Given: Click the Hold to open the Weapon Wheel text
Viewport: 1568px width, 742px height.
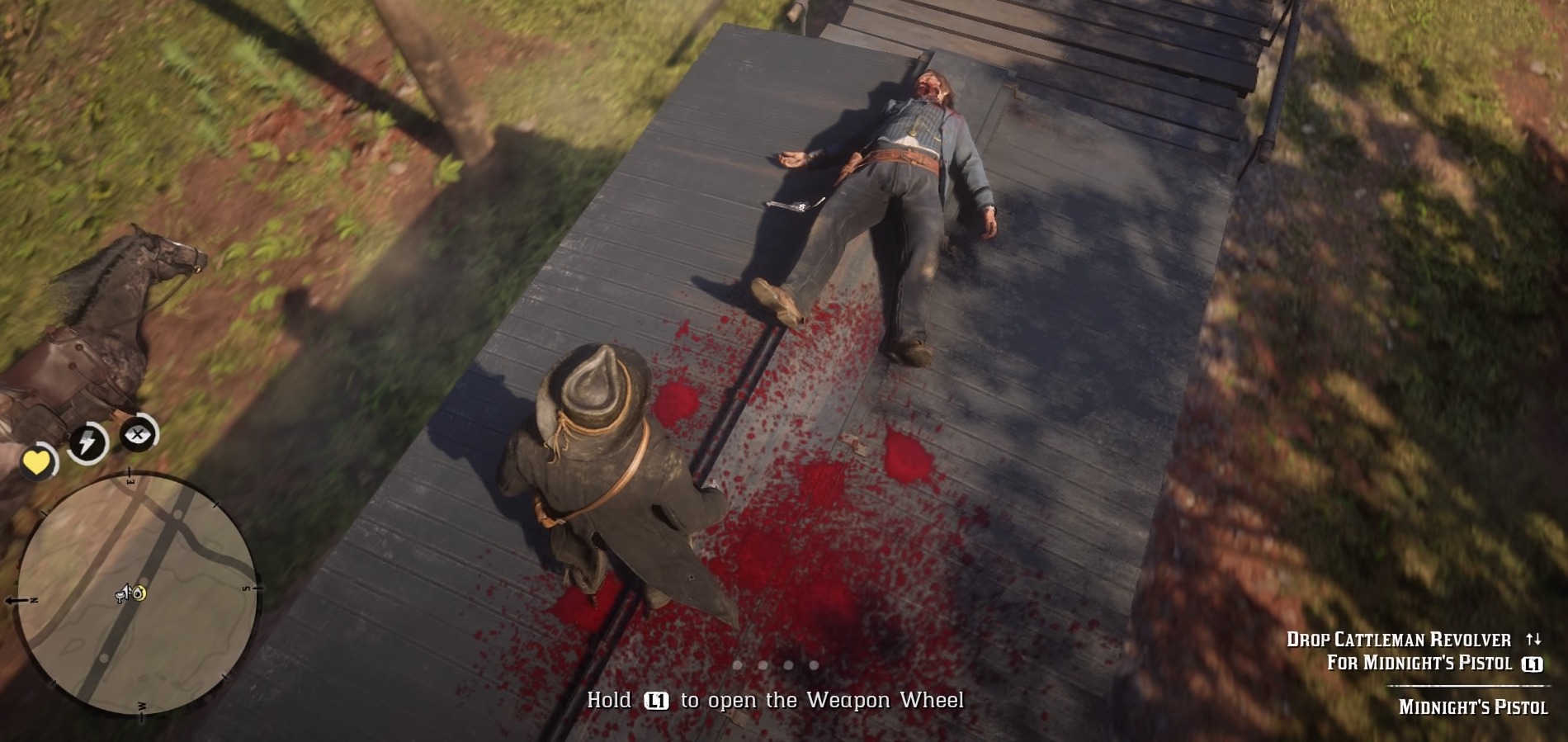Looking at the screenshot, I should click(x=776, y=701).
